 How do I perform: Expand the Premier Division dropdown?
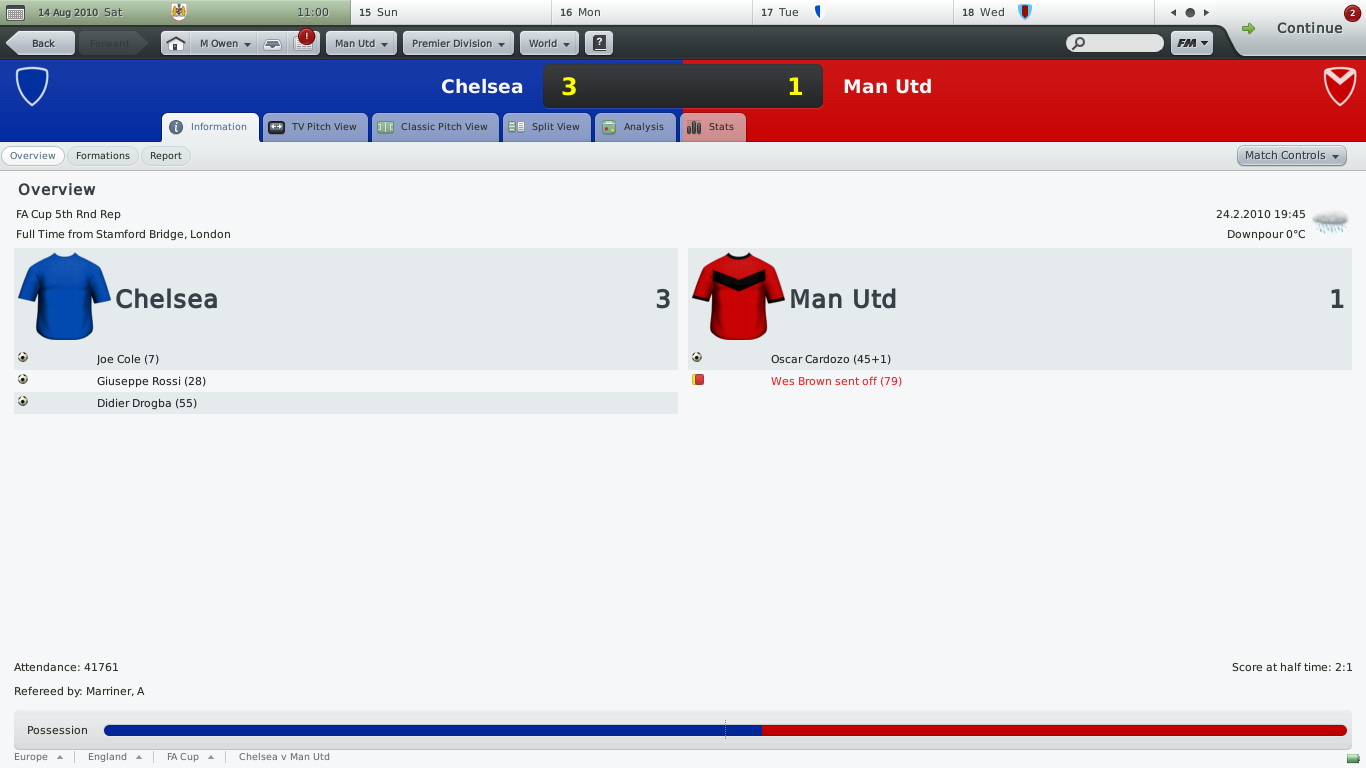pos(458,44)
